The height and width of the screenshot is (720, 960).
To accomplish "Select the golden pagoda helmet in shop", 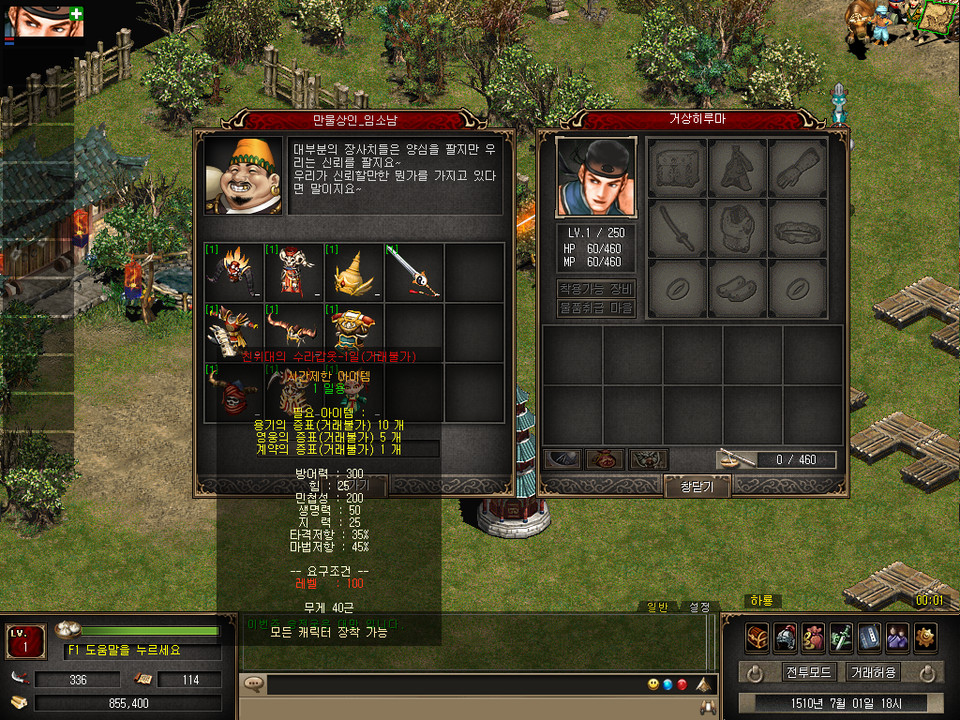I will pyautogui.click(x=354, y=271).
